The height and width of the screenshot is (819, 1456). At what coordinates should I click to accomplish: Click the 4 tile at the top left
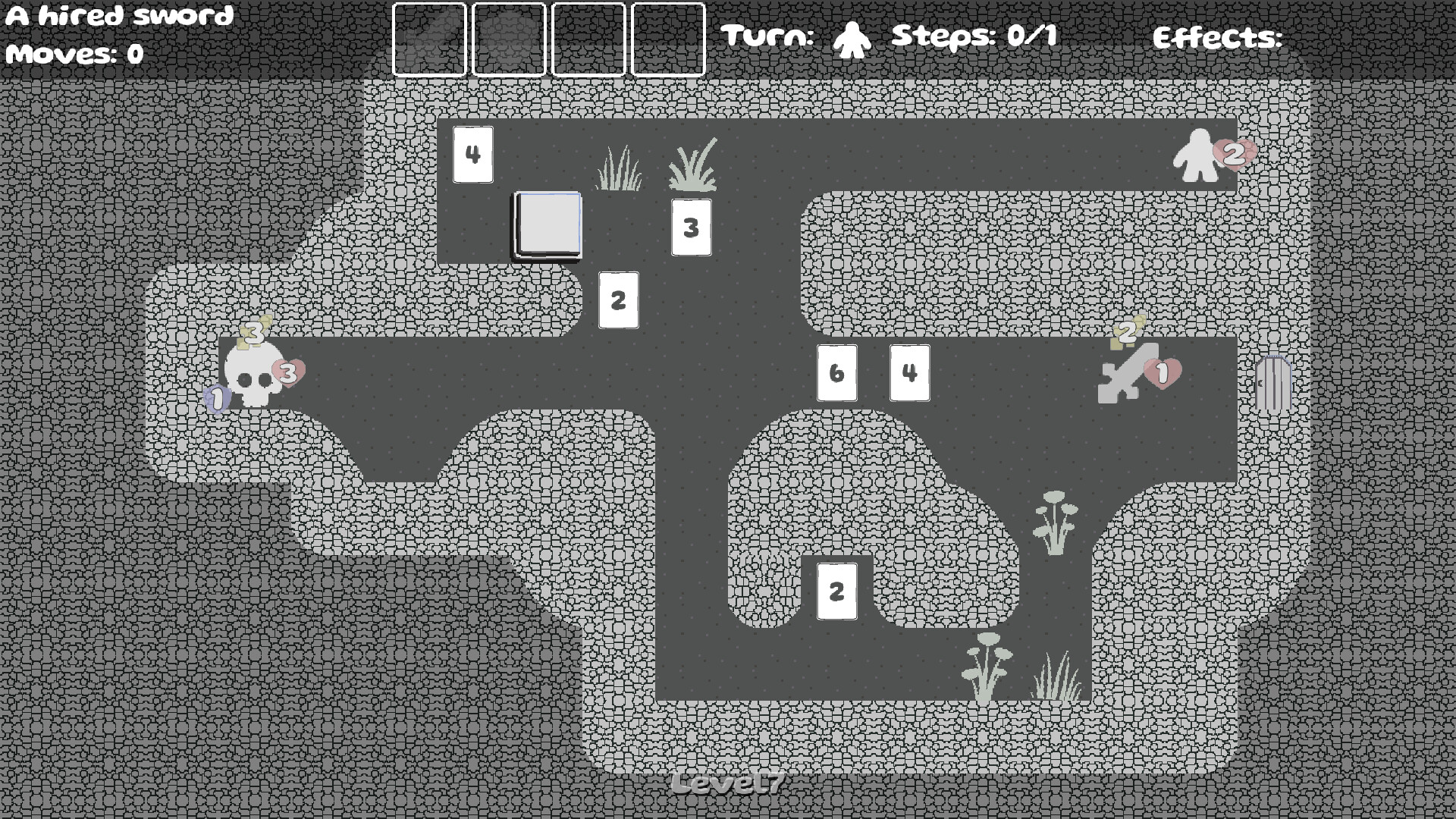click(472, 154)
